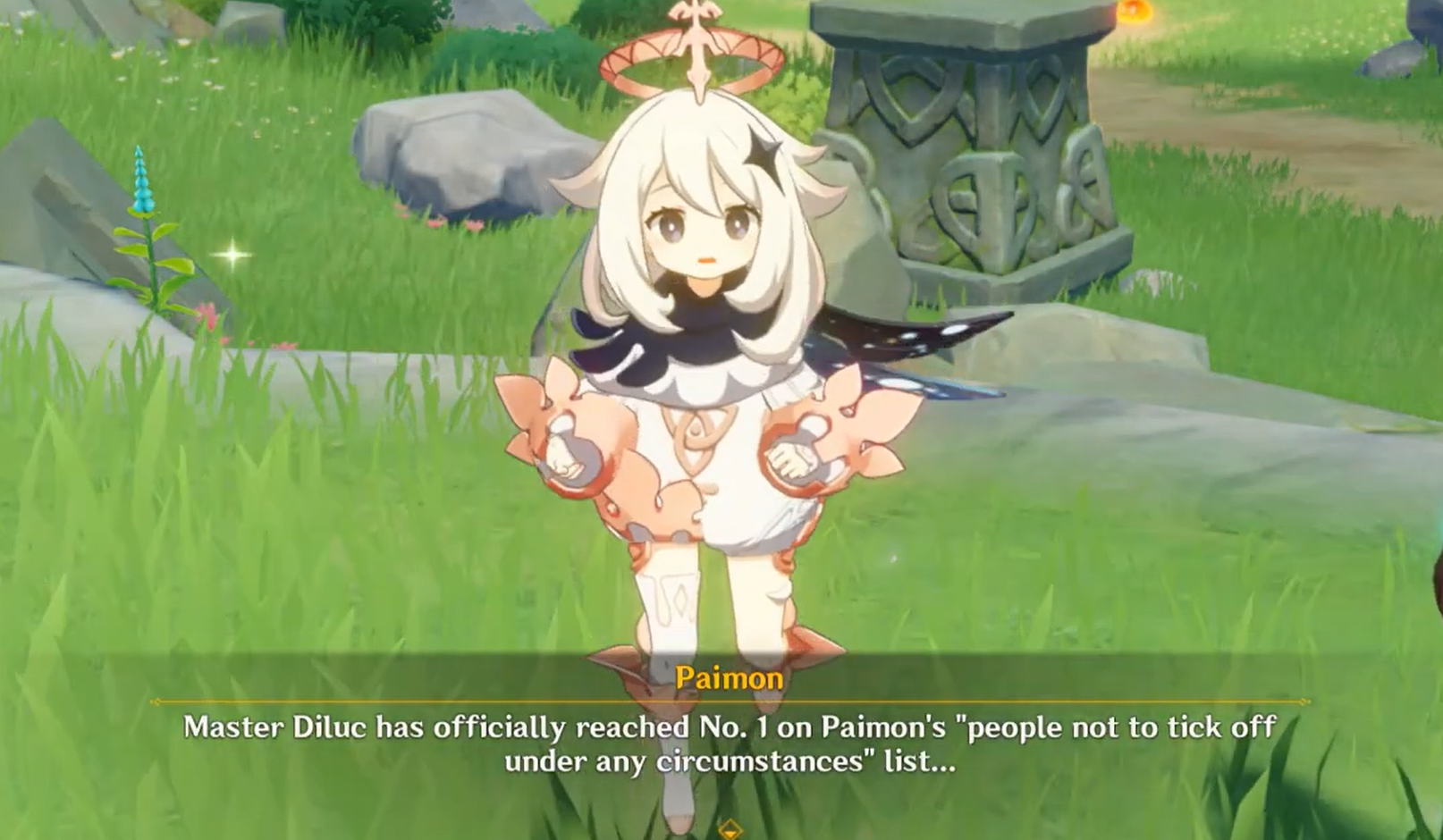Select the dialogue line mentioning the list

726,762
